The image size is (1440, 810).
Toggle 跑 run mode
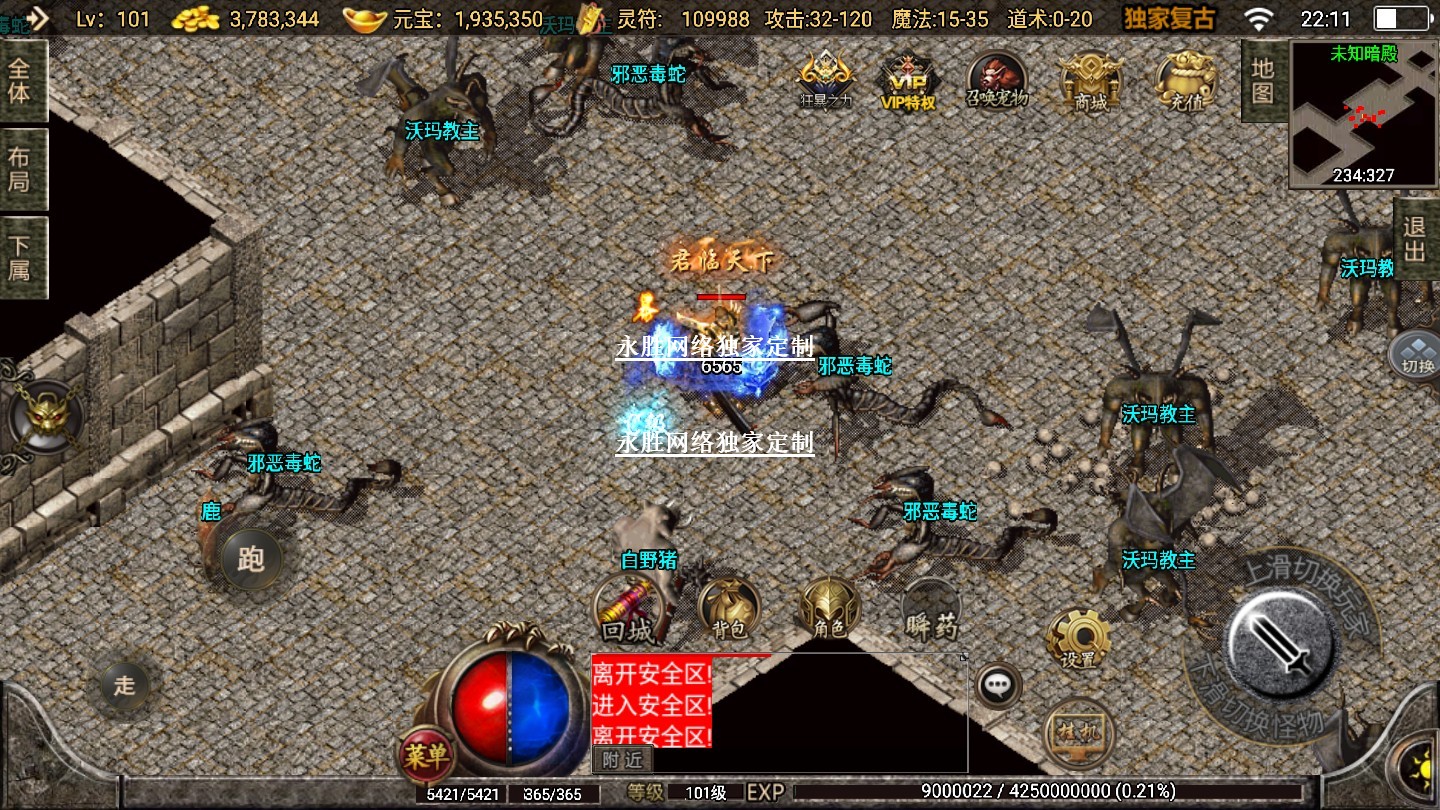coord(250,557)
